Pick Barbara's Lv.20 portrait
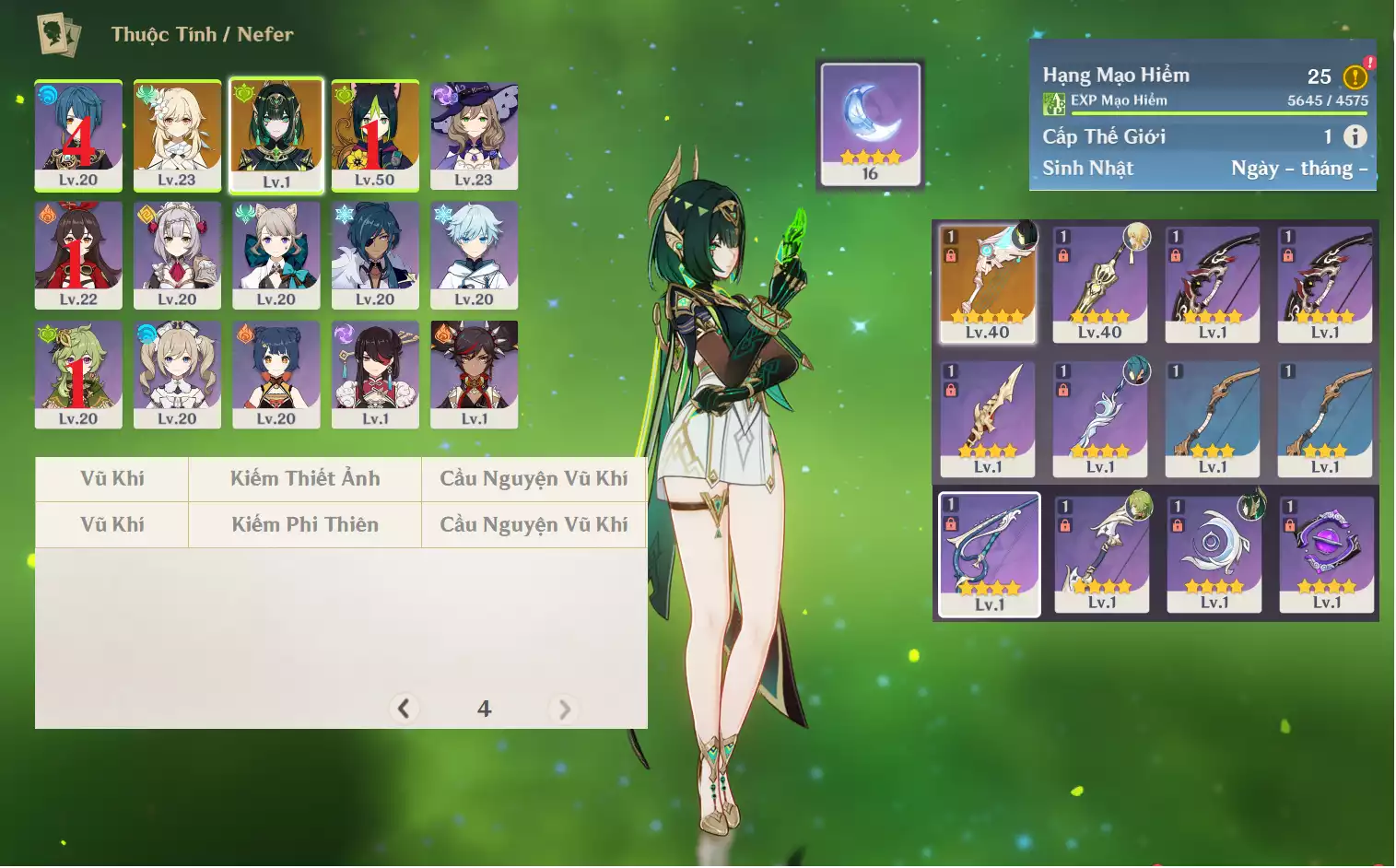 pos(177,374)
